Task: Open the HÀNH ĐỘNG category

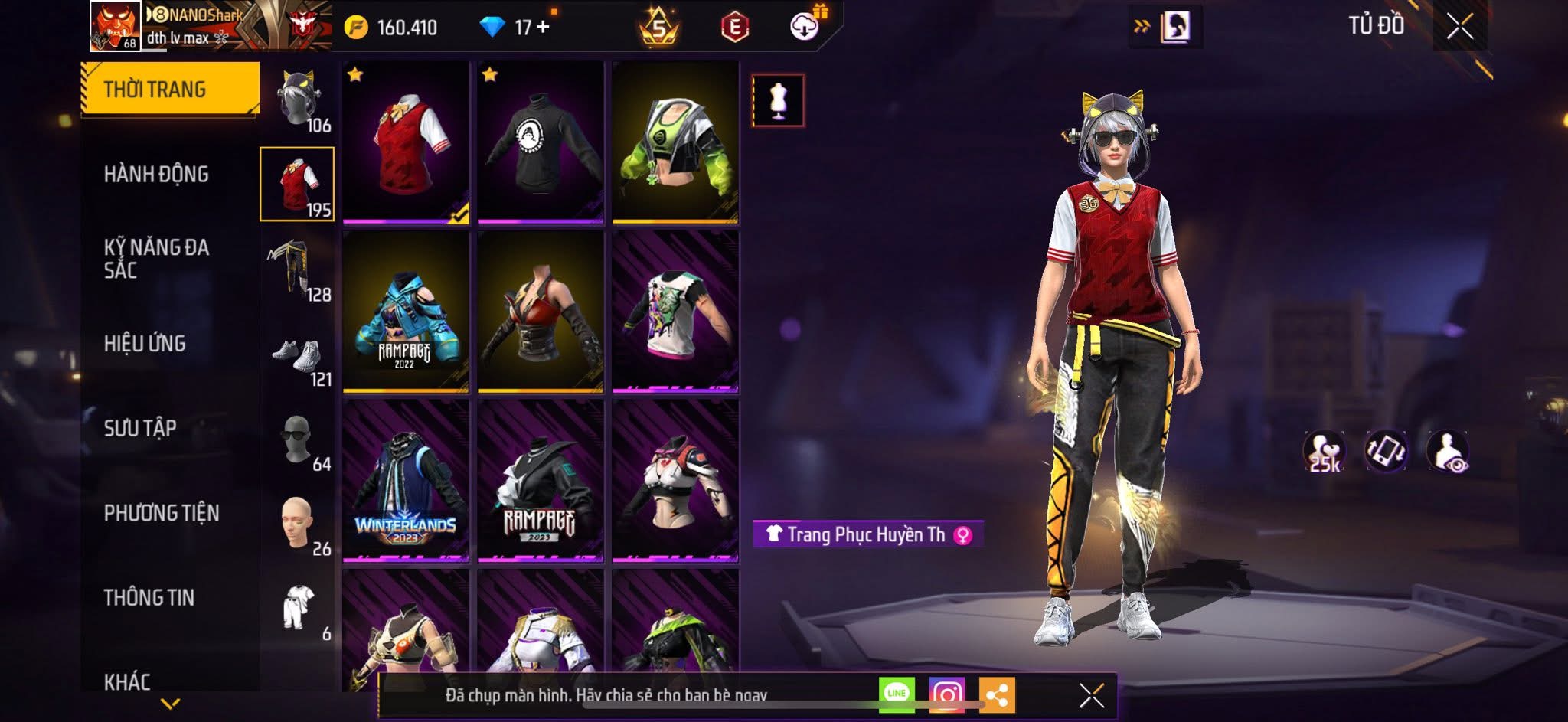Action: tap(156, 175)
